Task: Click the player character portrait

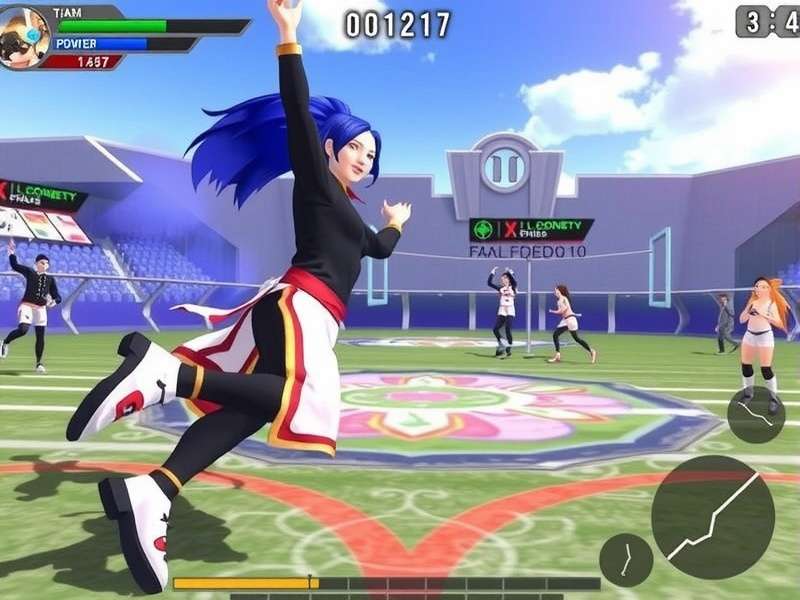Action: point(25,37)
